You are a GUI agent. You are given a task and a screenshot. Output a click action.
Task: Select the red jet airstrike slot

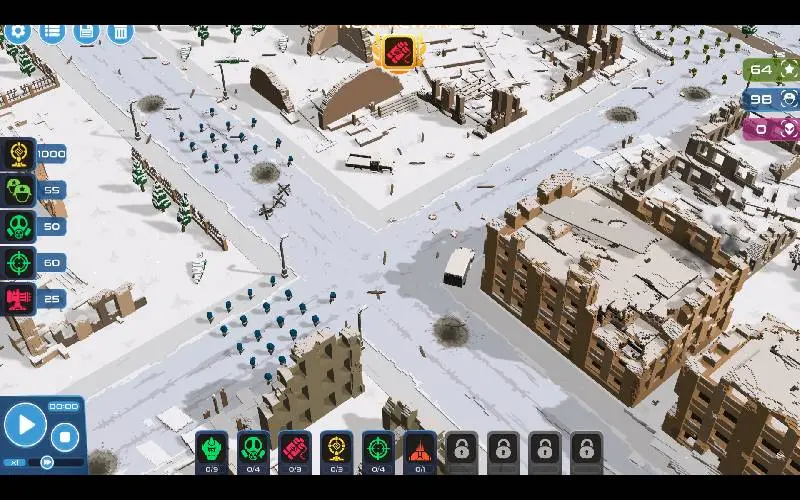coord(420,451)
